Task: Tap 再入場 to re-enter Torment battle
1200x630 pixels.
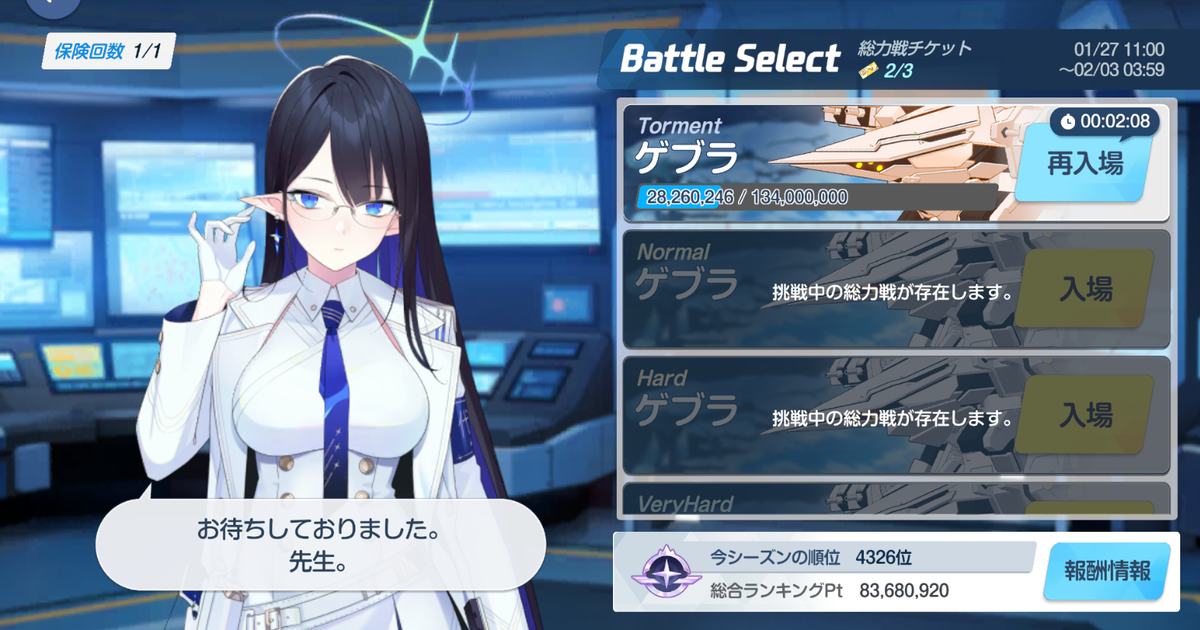Action: point(1084,164)
